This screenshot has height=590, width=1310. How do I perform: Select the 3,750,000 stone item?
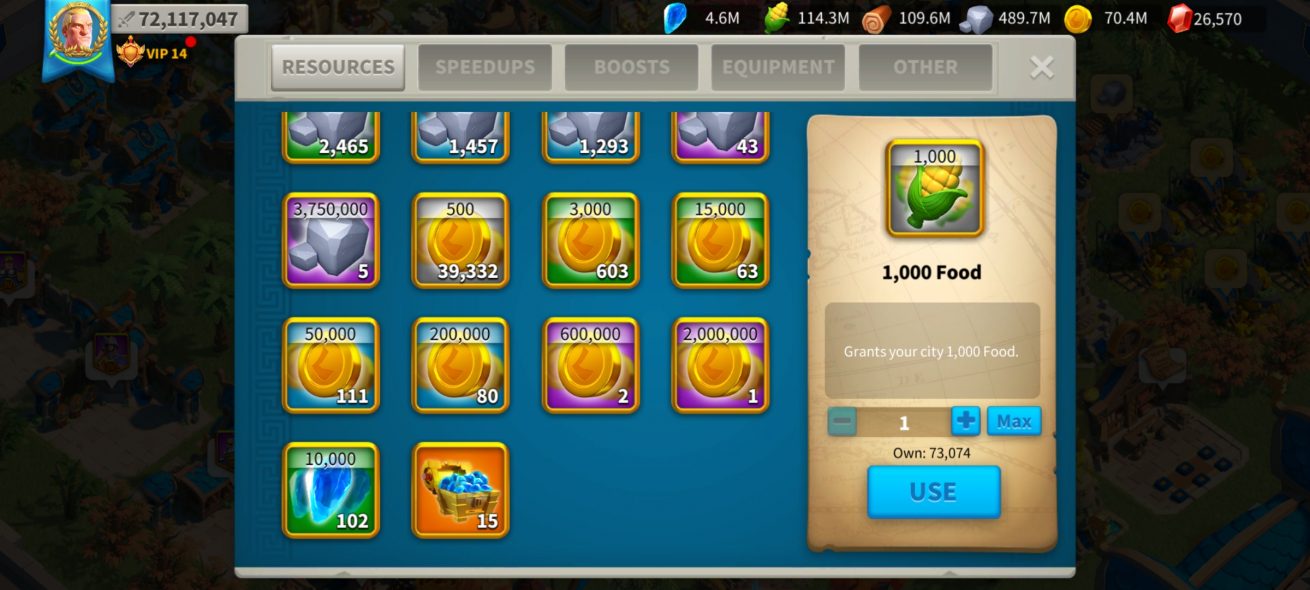coord(331,241)
